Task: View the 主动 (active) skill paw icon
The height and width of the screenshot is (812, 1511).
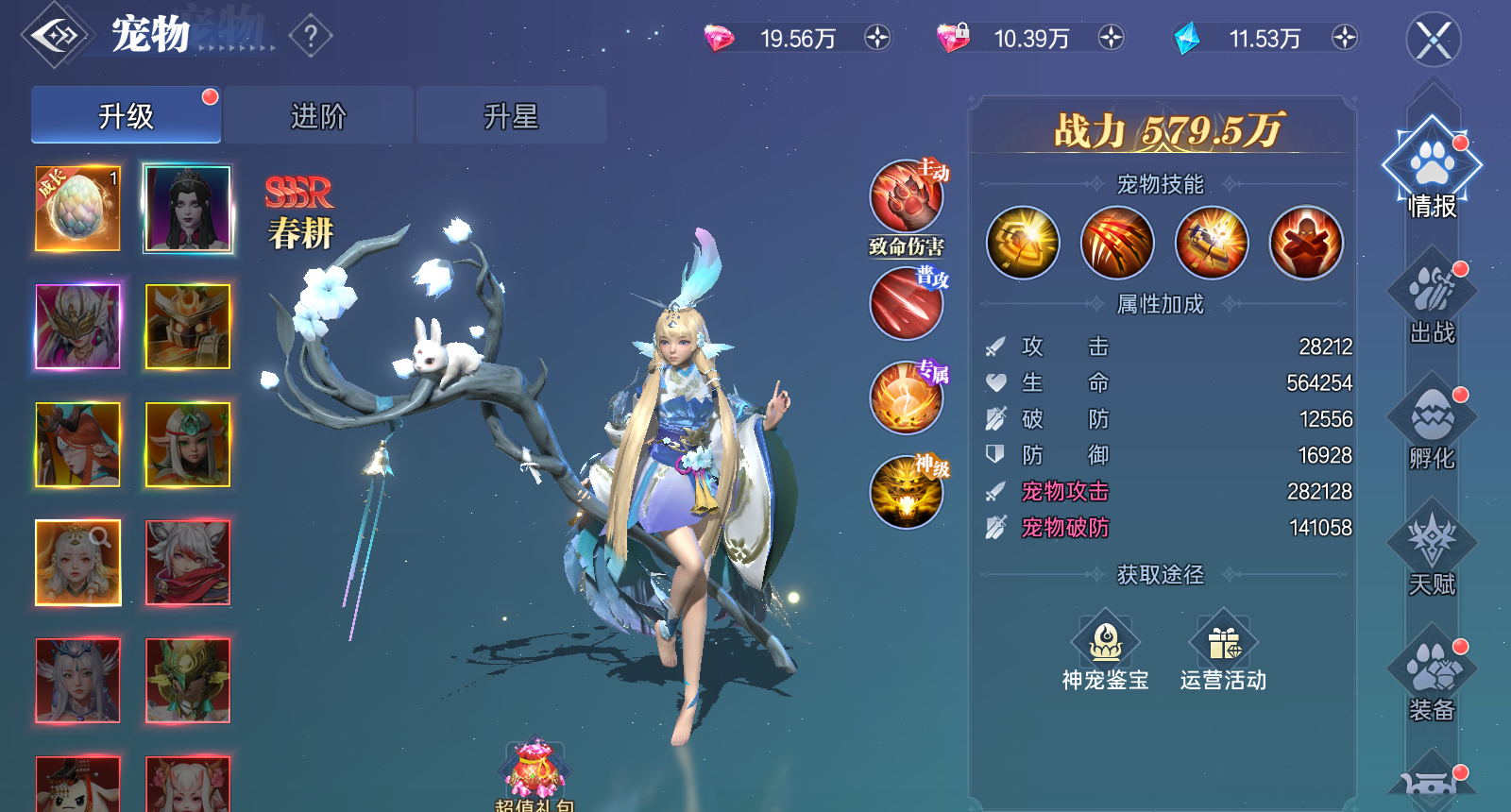Action: [x=905, y=195]
